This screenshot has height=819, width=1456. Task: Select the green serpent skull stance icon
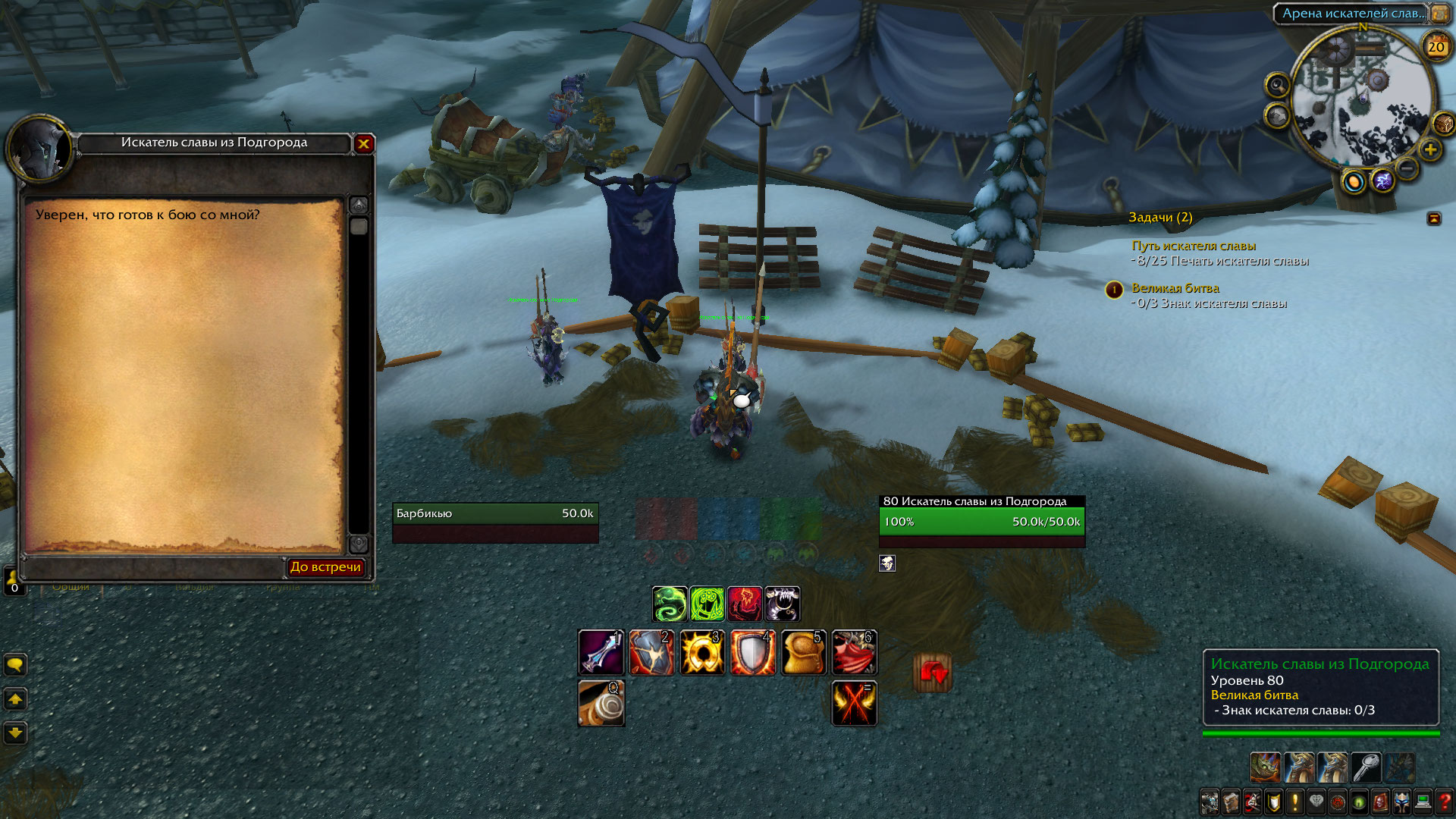tap(670, 604)
